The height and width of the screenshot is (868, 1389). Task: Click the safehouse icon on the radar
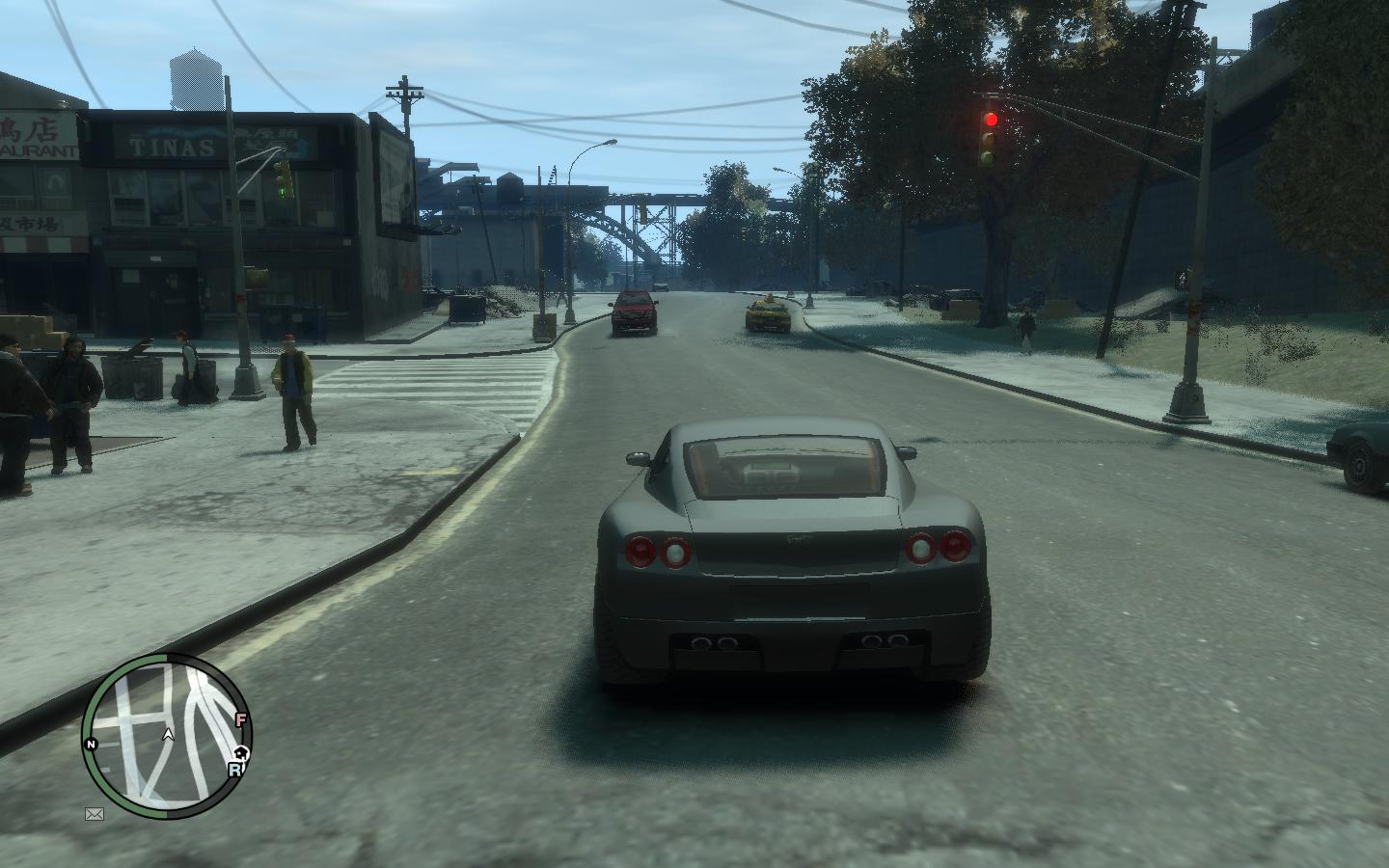241,752
